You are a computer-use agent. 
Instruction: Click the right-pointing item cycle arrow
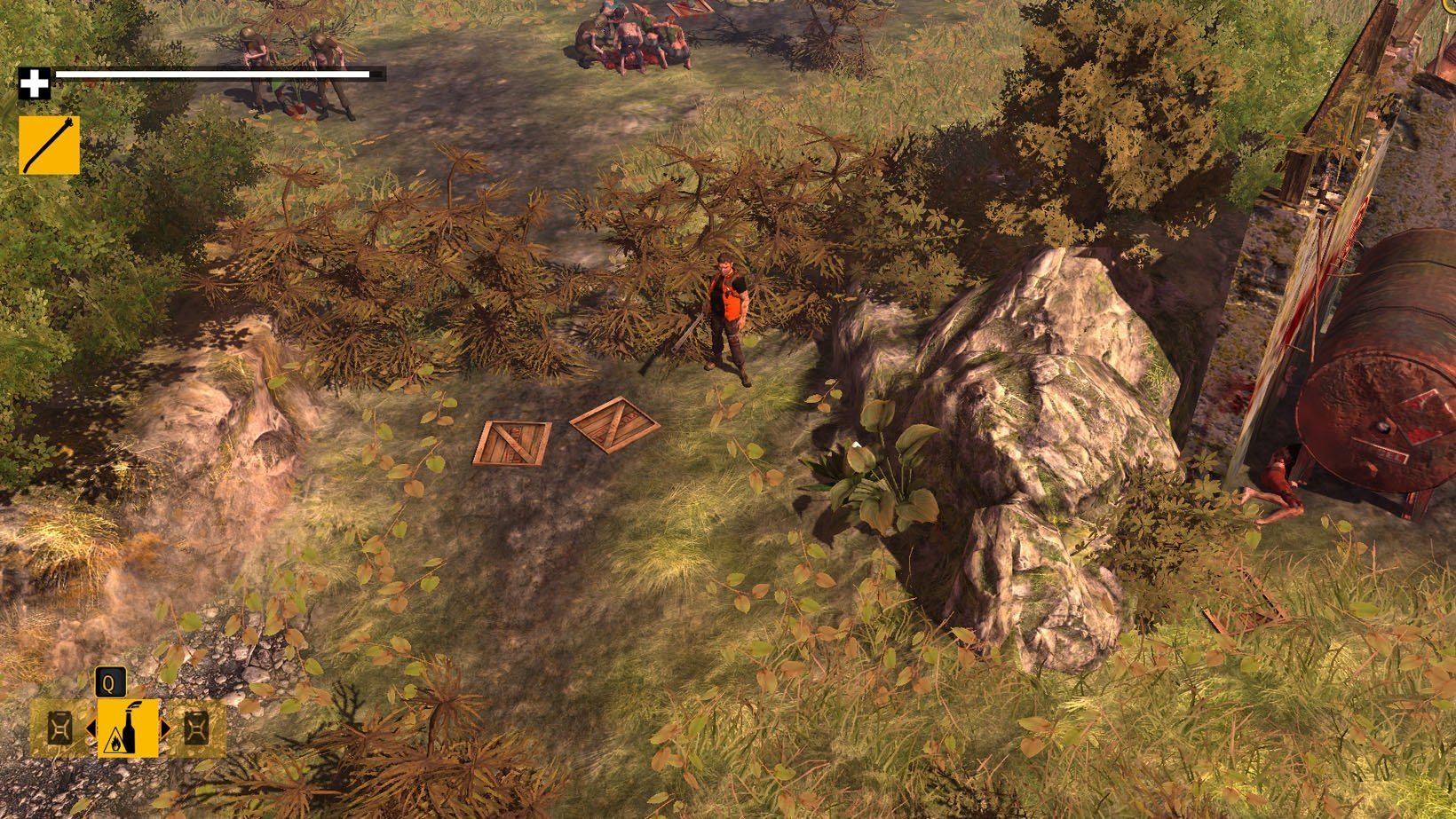pyautogui.click(x=165, y=728)
